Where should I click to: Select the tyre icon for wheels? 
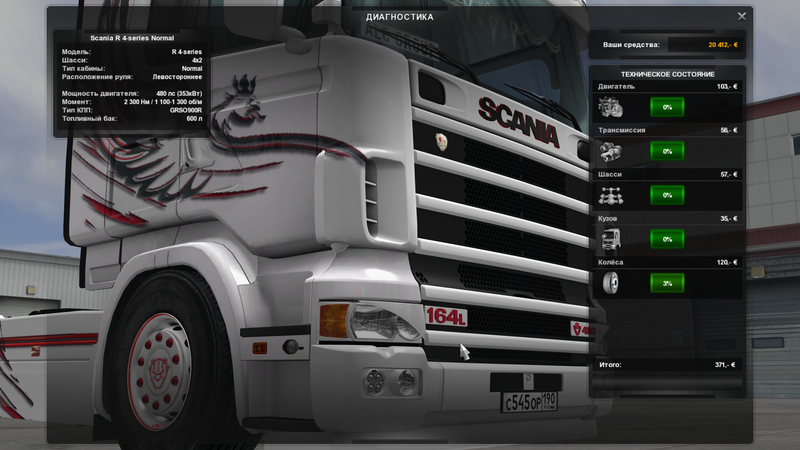610,284
